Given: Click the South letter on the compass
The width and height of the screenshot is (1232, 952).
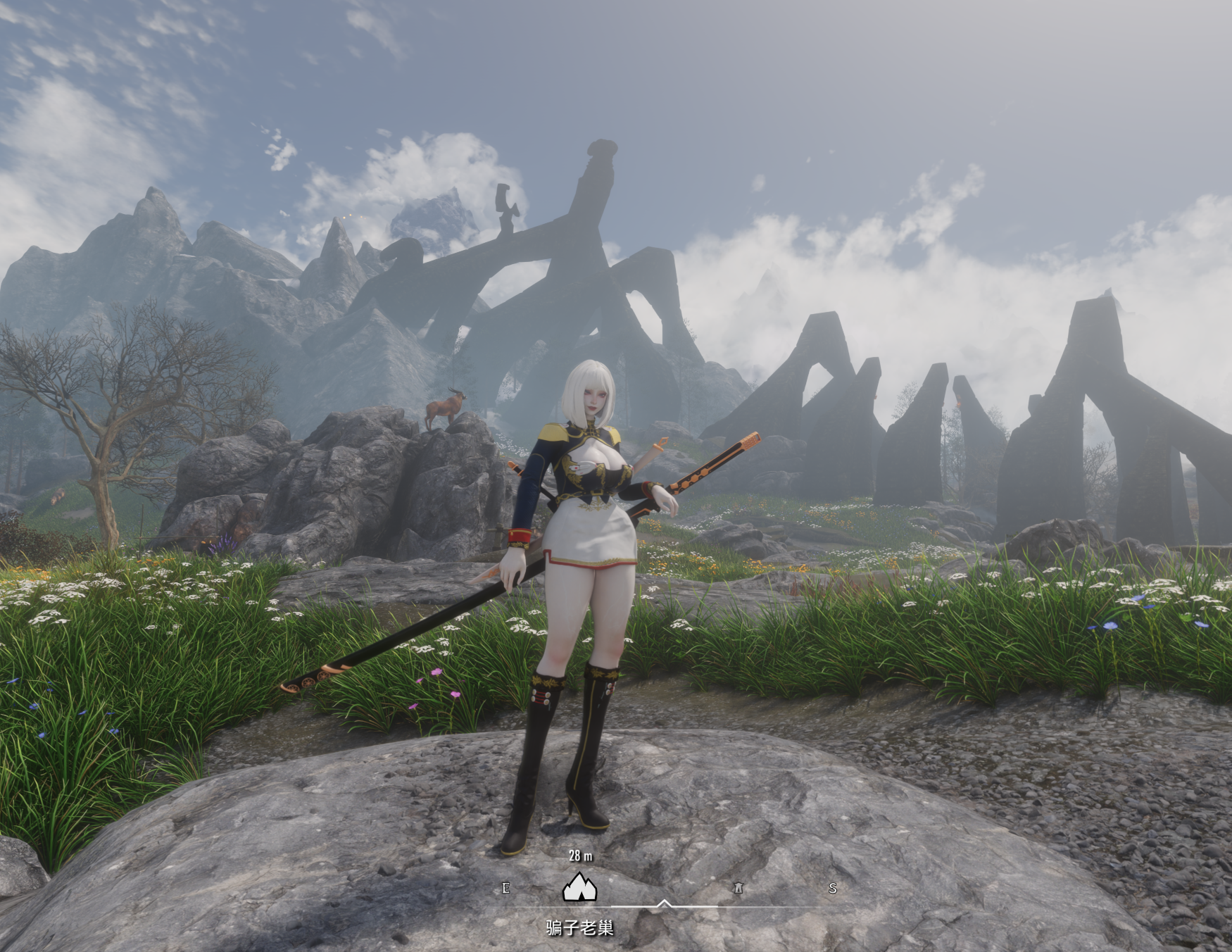Looking at the screenshot, I should (833, 888).
